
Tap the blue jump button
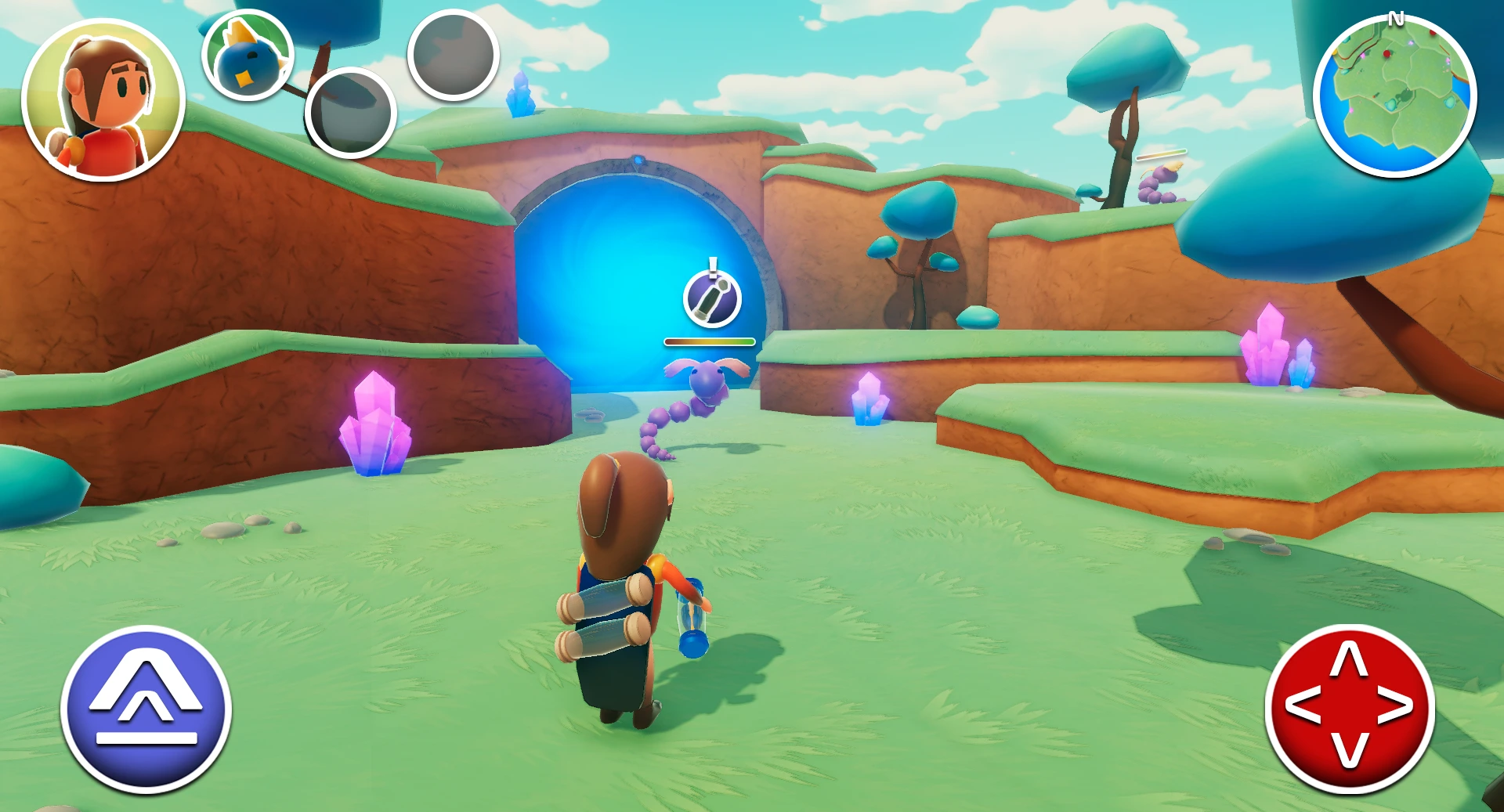[x=146, y=709]
